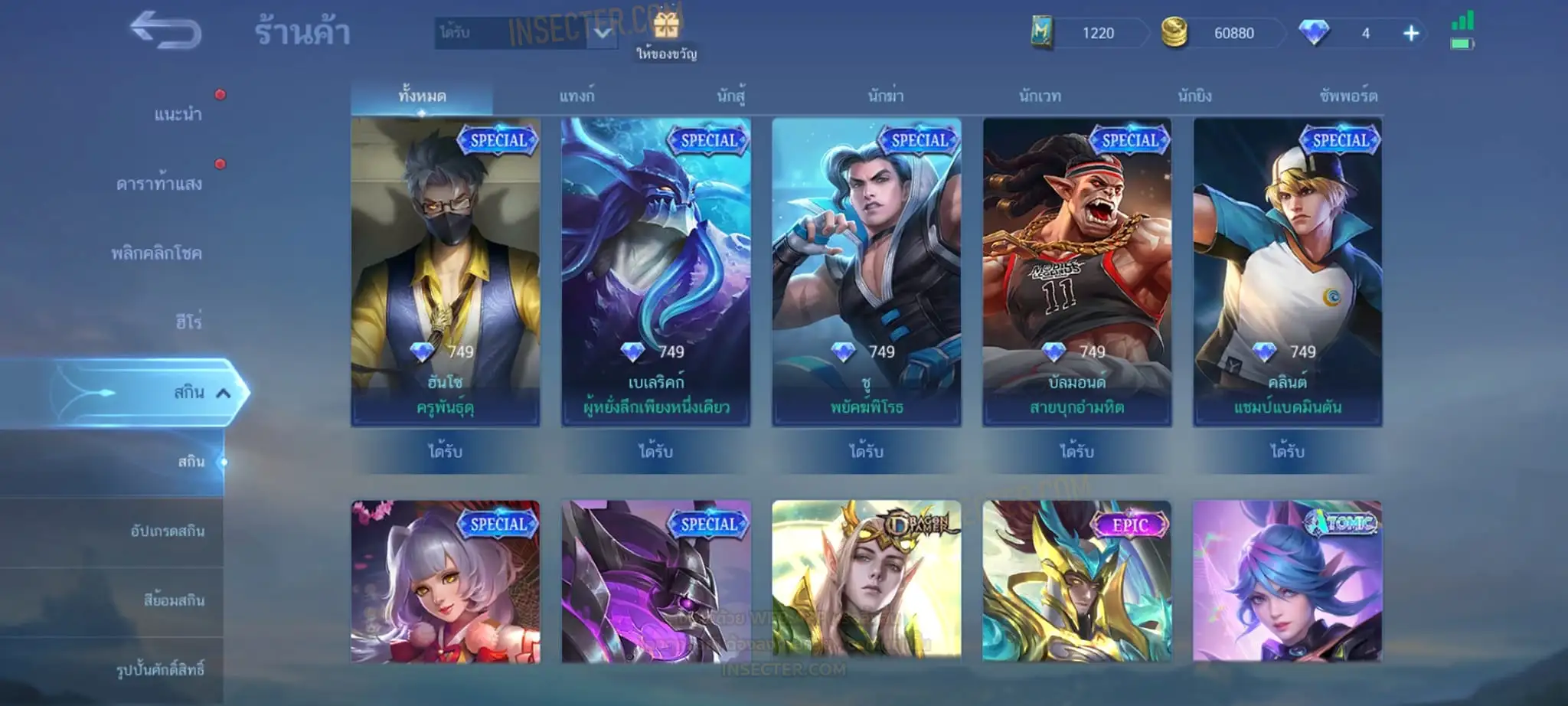The image size is (1568, 706).
Task: Go back using the return arrow
Action: coord(165,31)
